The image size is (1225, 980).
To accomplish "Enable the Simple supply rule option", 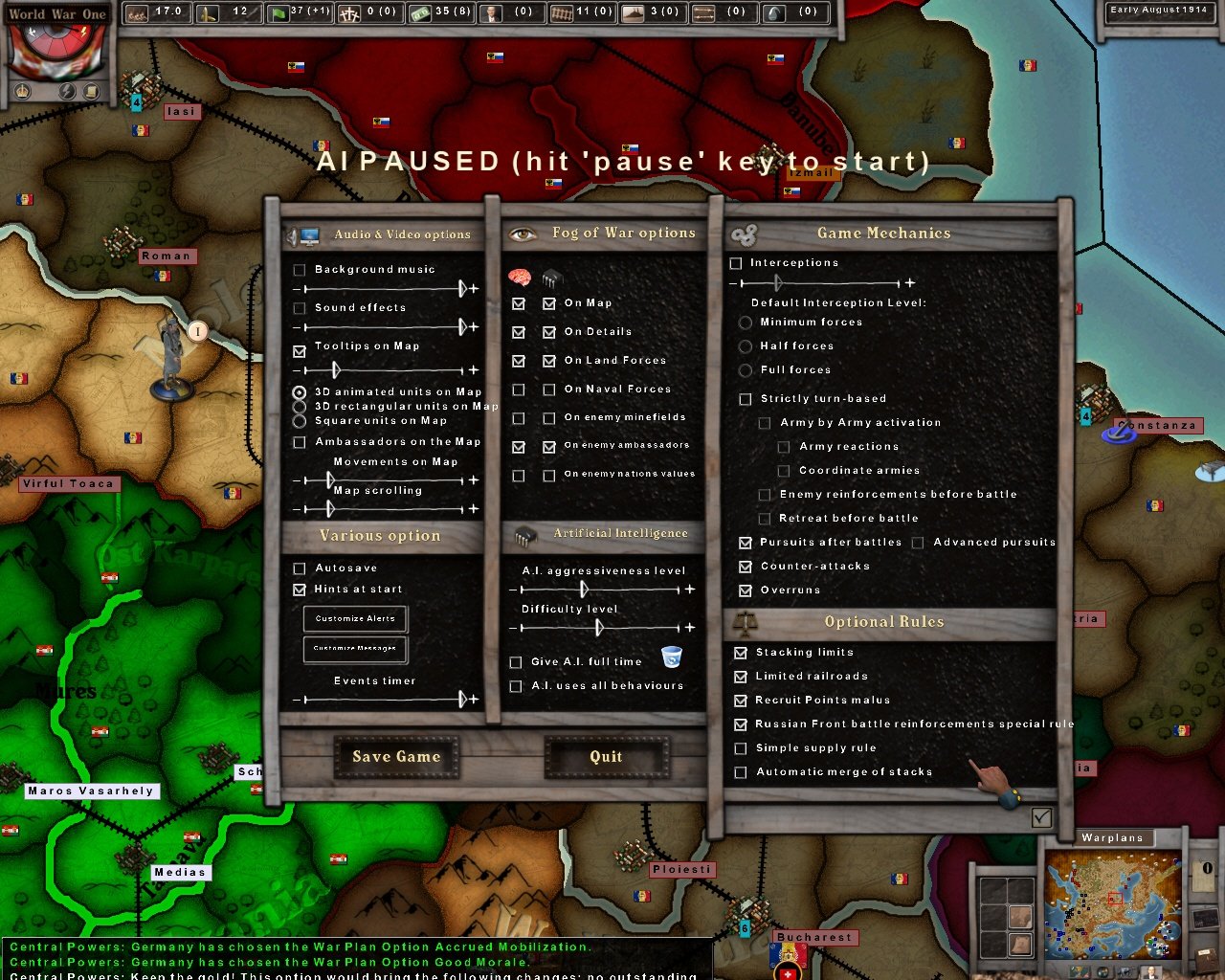I will click(741, 748).
